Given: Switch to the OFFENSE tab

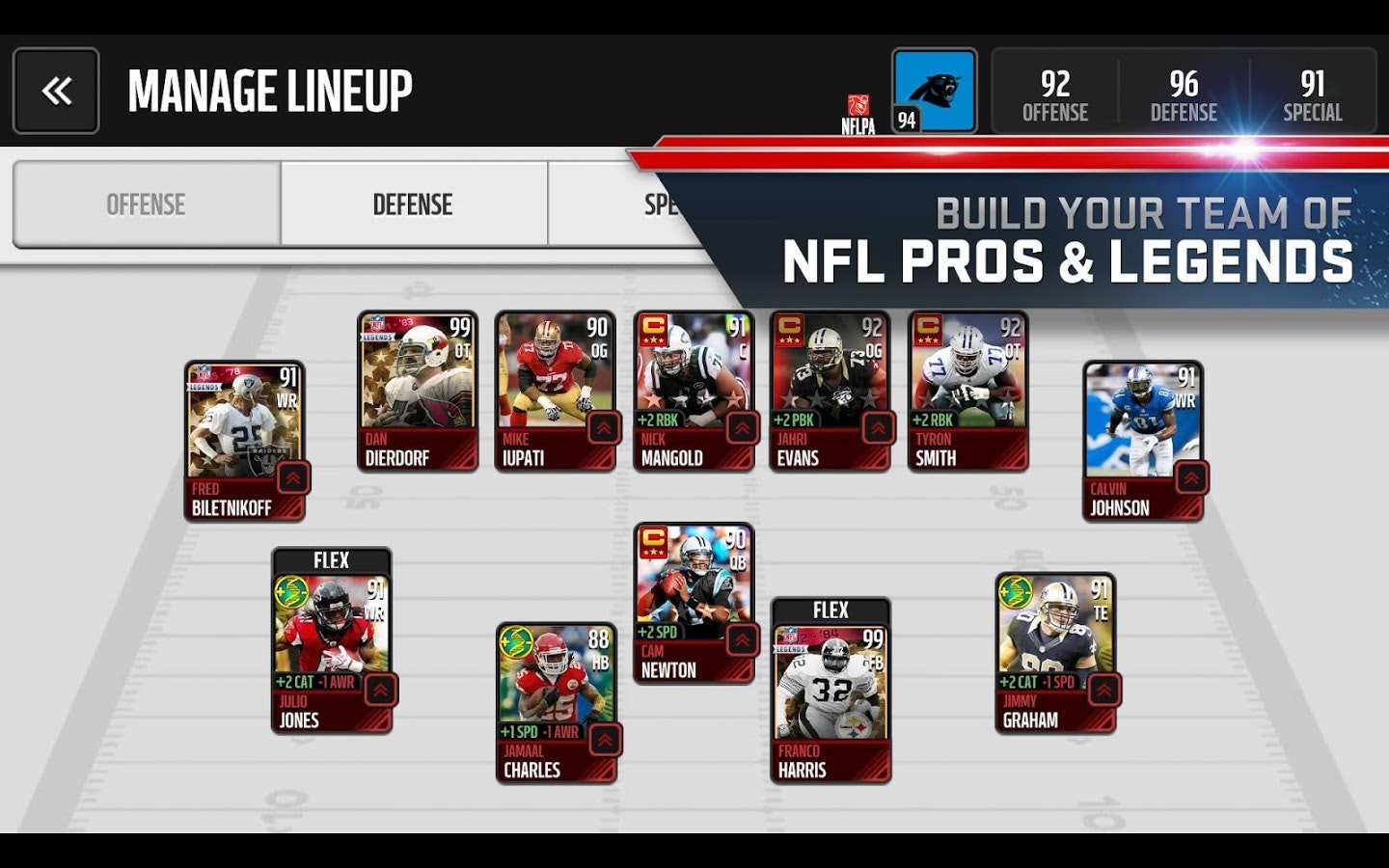Looking at the screenshot, I should 146,204.
